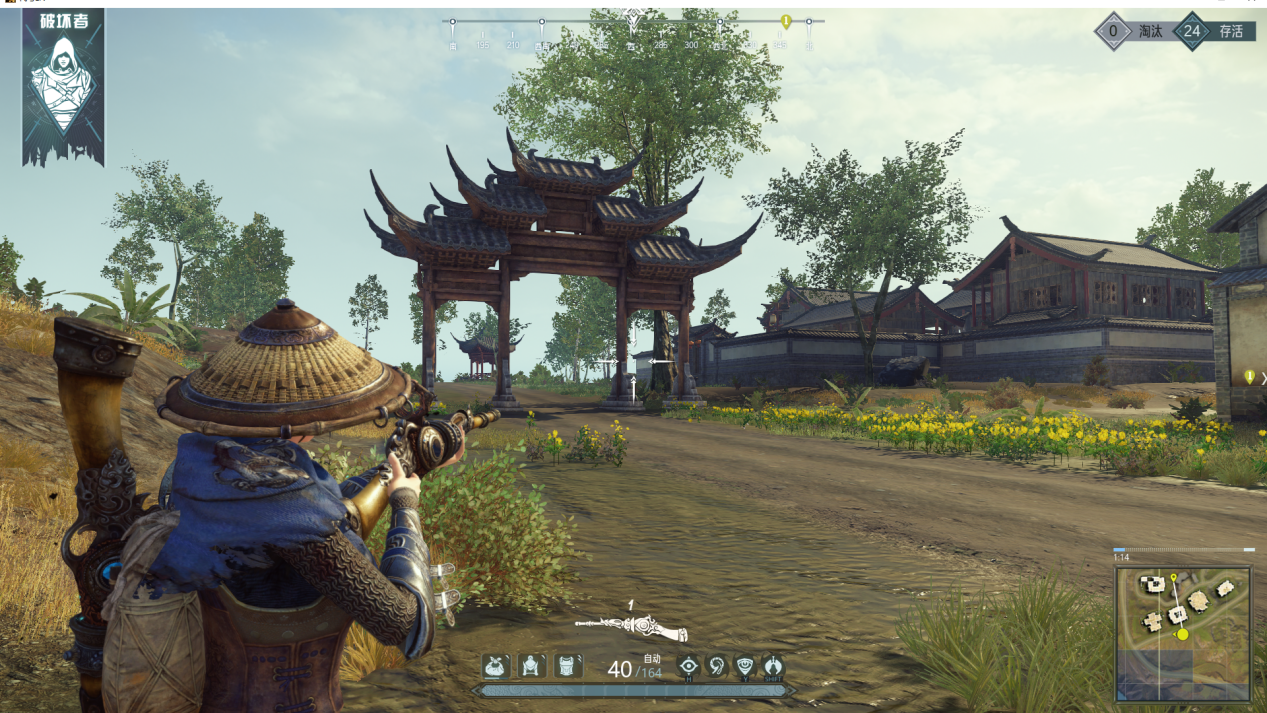Click the yellow marker on the compass bar
The image size is (1267, 713).
click(x=786, y=22)
